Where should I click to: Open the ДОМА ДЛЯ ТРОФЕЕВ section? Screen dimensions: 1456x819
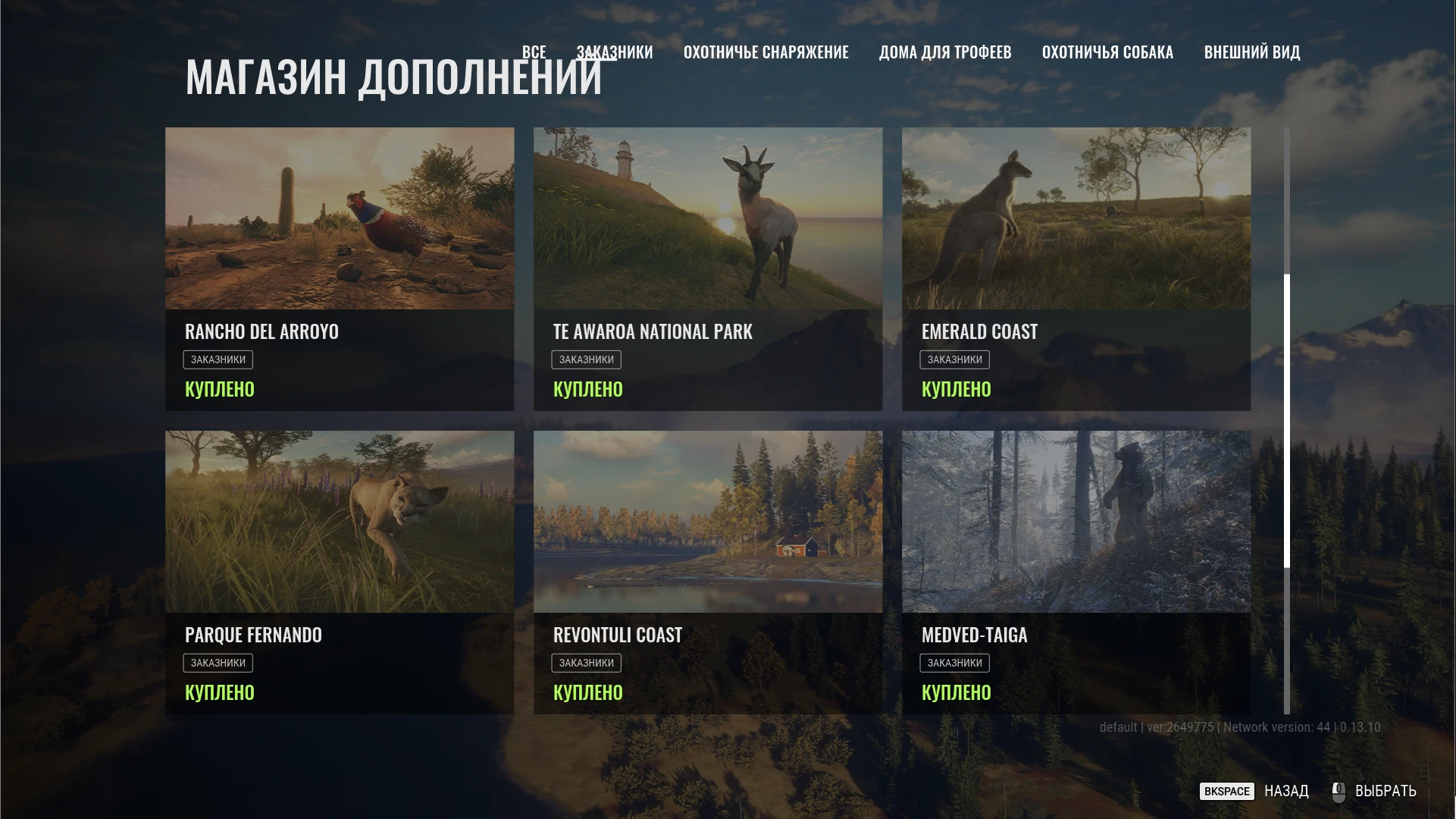tap(946, 52)
